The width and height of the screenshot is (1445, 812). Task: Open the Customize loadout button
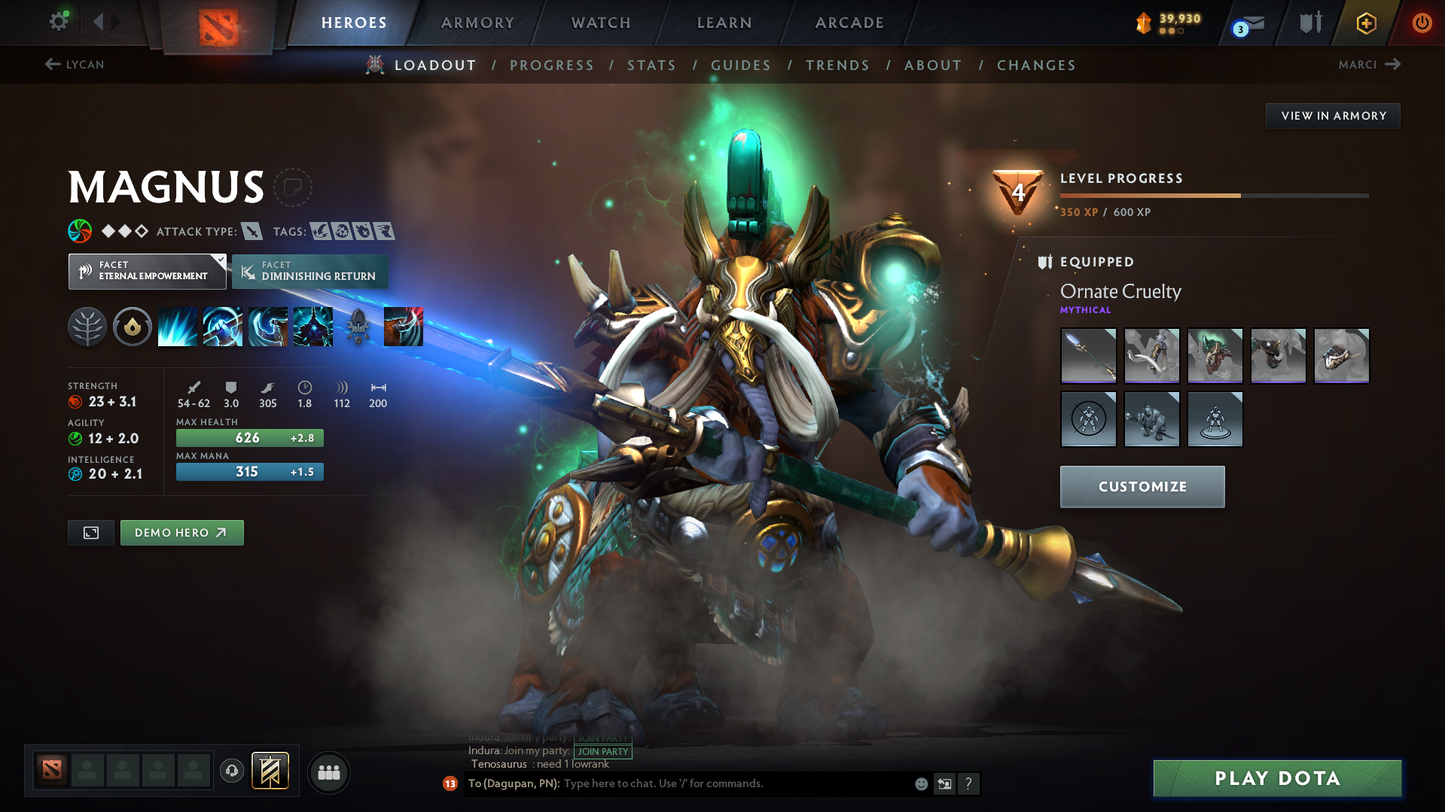point(1142,487)
